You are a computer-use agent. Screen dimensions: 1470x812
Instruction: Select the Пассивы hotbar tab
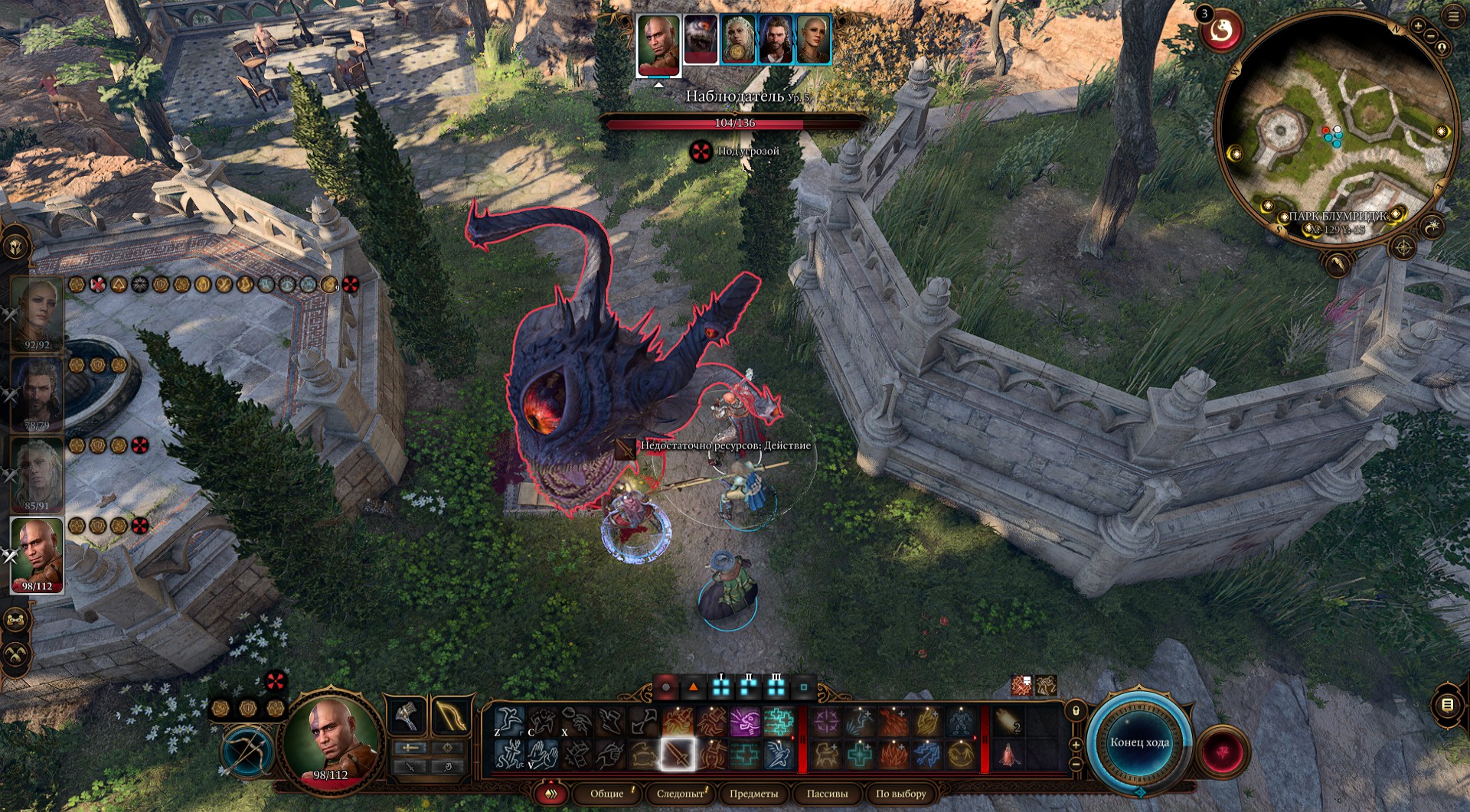pyautogui.click(x=827, y=794)
